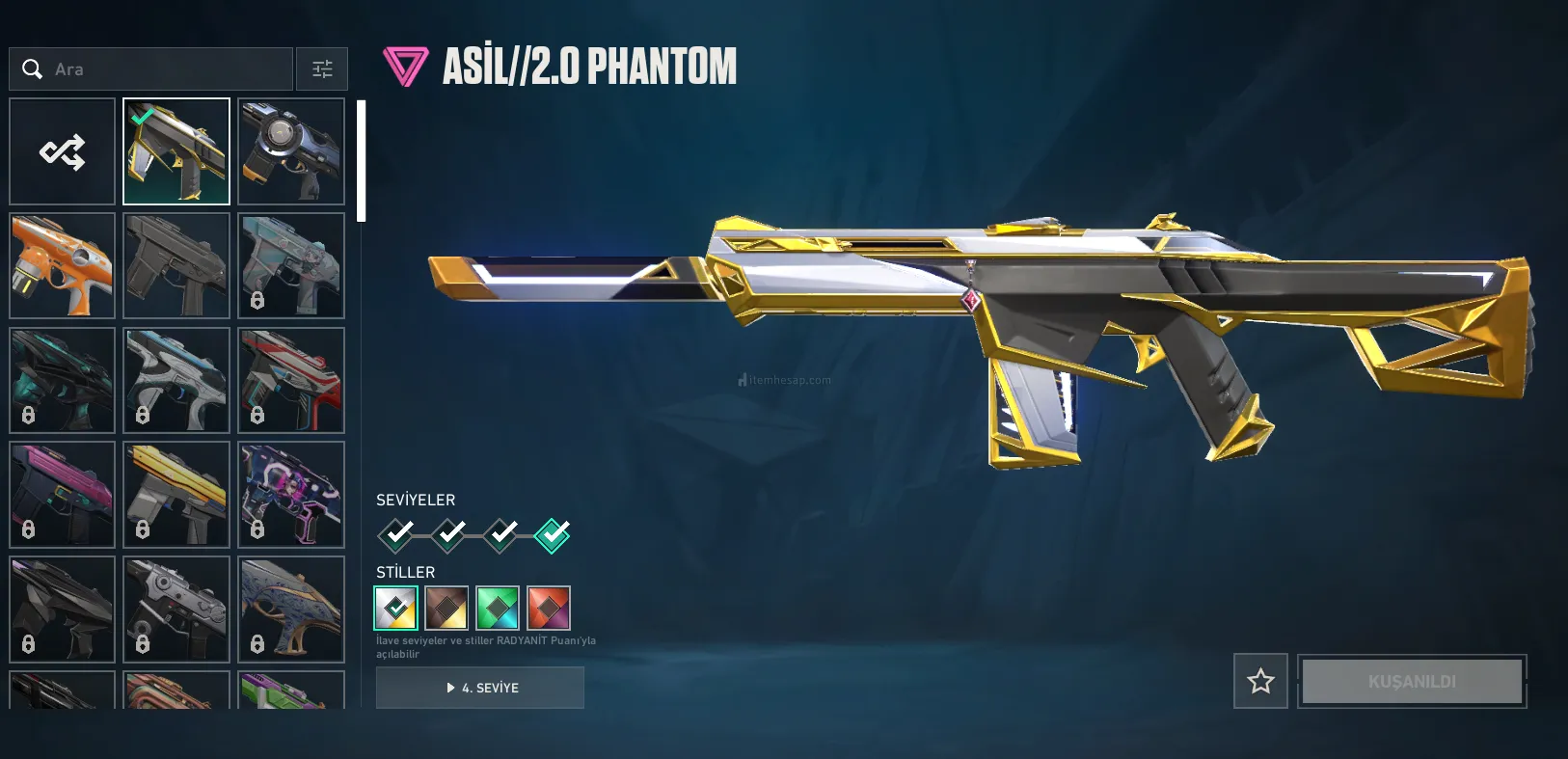Open the skin filter options

tap(322, 69)
